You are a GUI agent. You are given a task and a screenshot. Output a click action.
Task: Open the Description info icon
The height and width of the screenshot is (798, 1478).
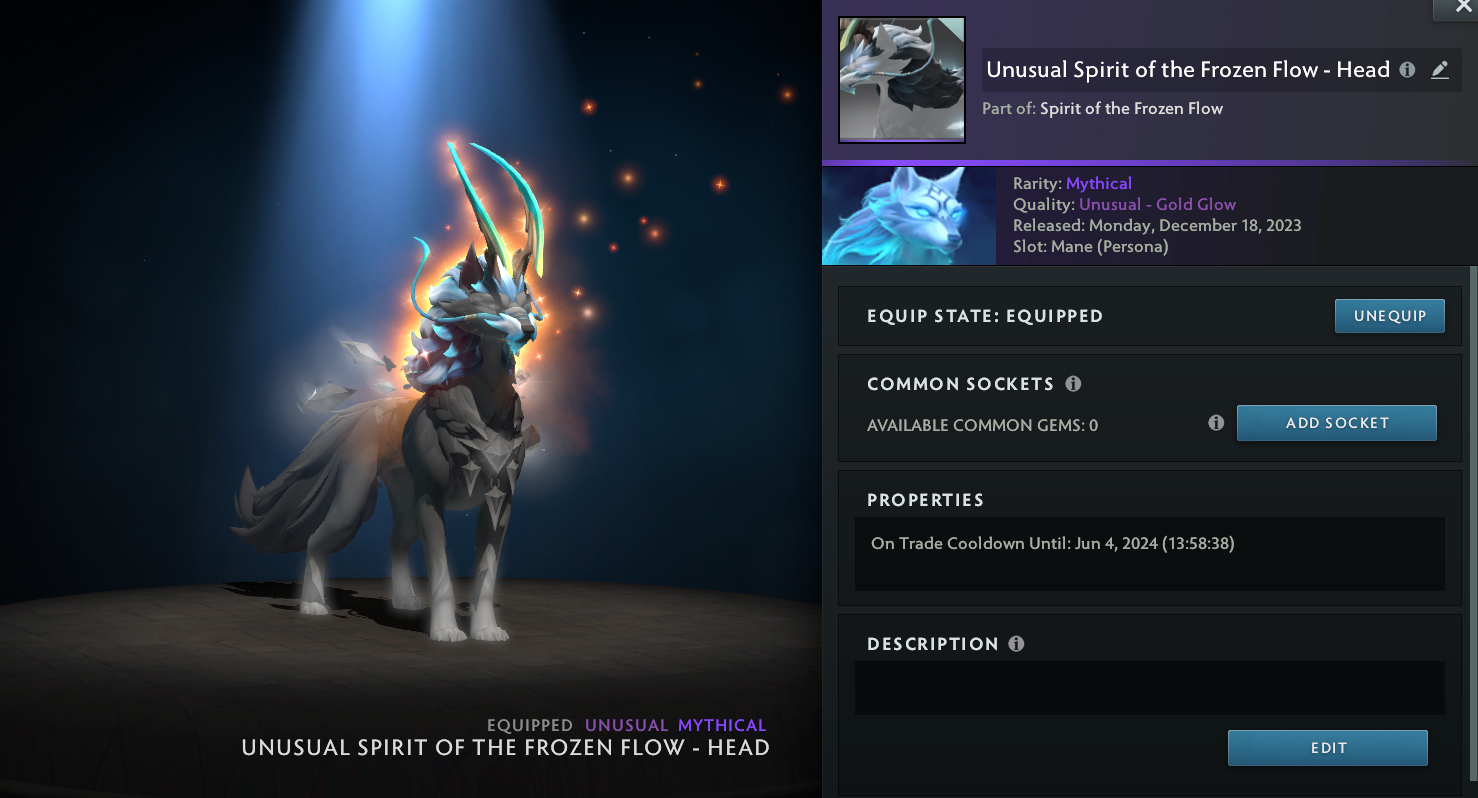pyautogui.click(x=1016, y=644)
